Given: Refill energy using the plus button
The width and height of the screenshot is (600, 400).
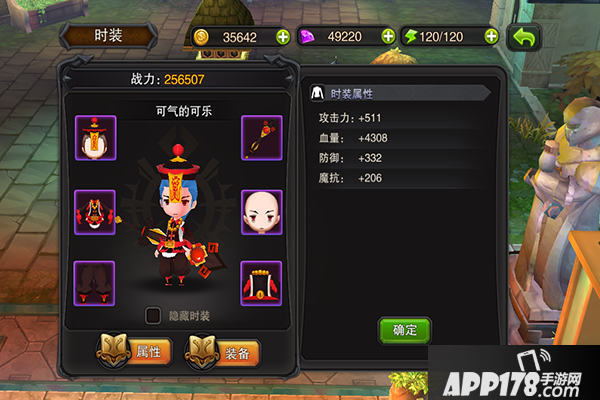Looking at the screenshot, I should coord(491,37).
